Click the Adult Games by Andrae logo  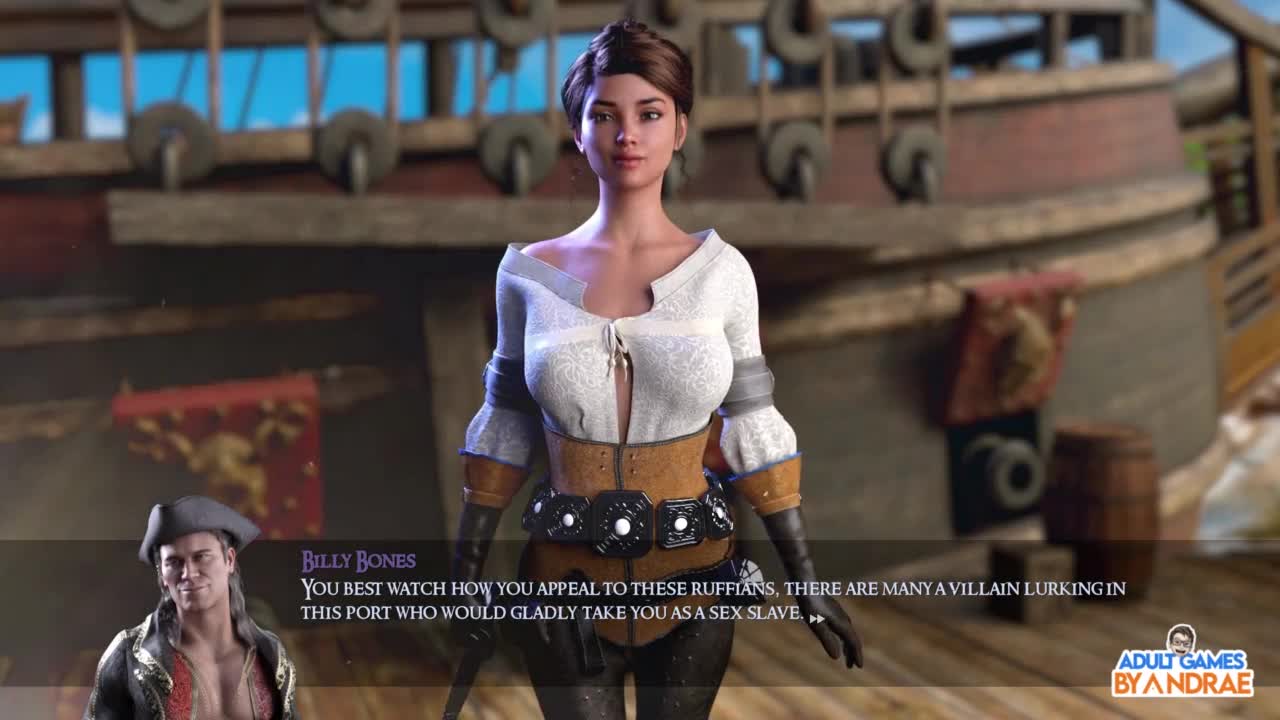(x=1182, y=662)
